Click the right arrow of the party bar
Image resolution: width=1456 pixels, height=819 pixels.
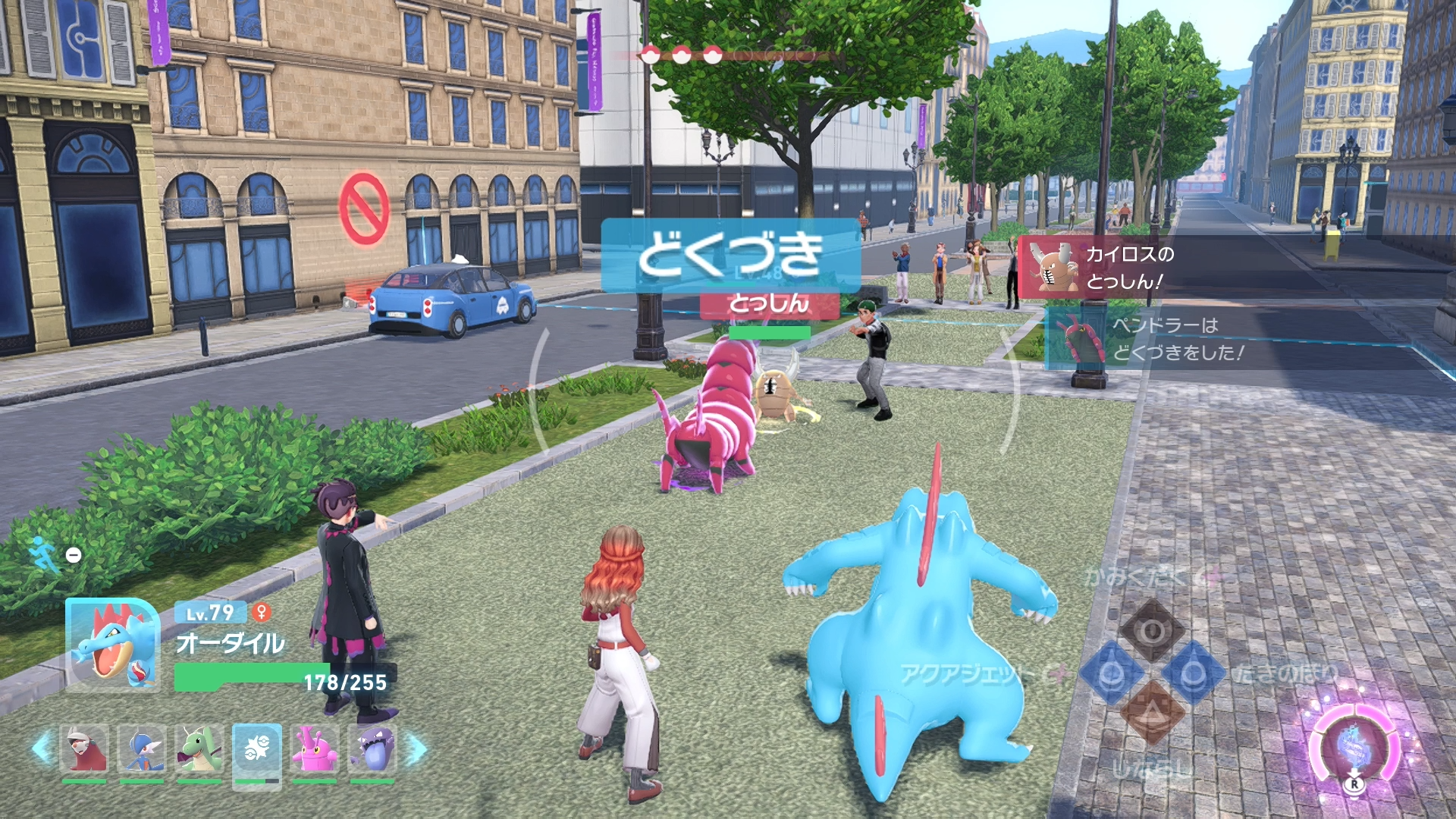pyautogui.click(x=416, y=749)
